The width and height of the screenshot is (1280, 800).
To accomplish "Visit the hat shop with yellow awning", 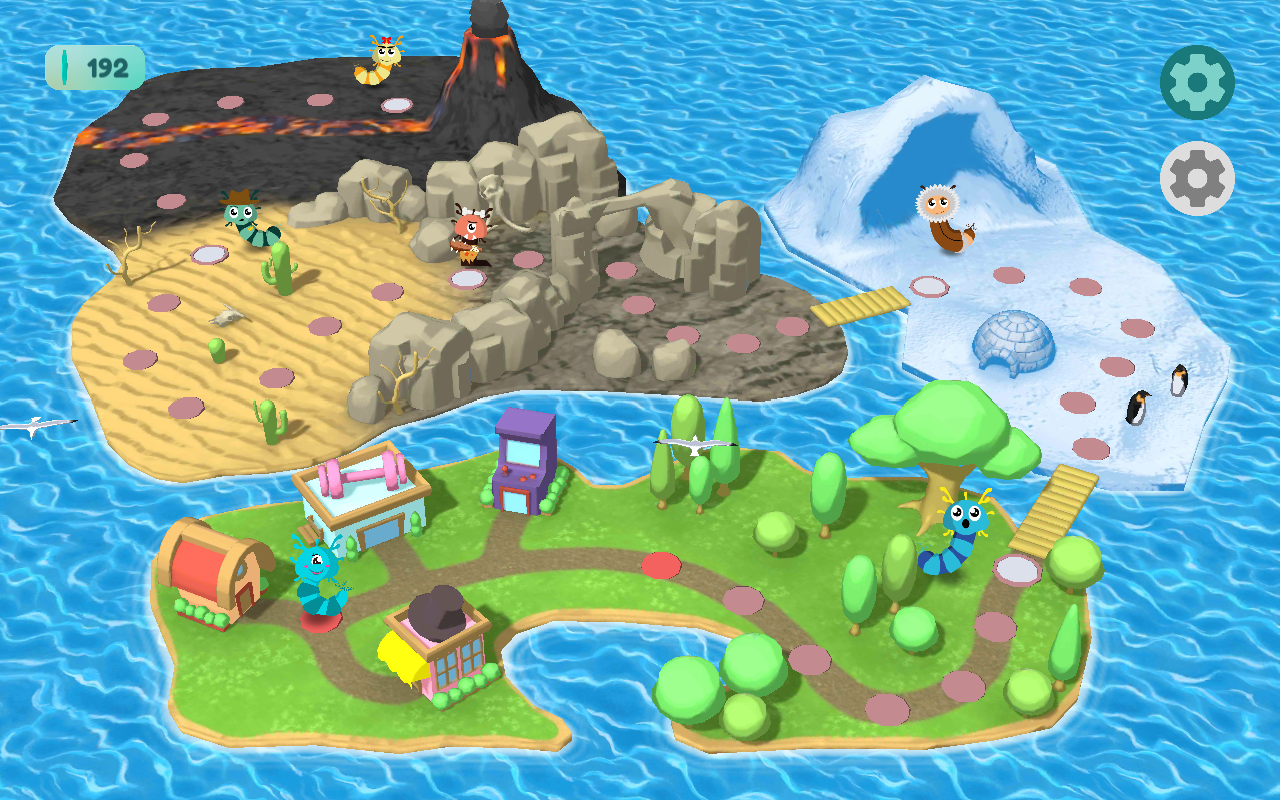I will [438, 645].
